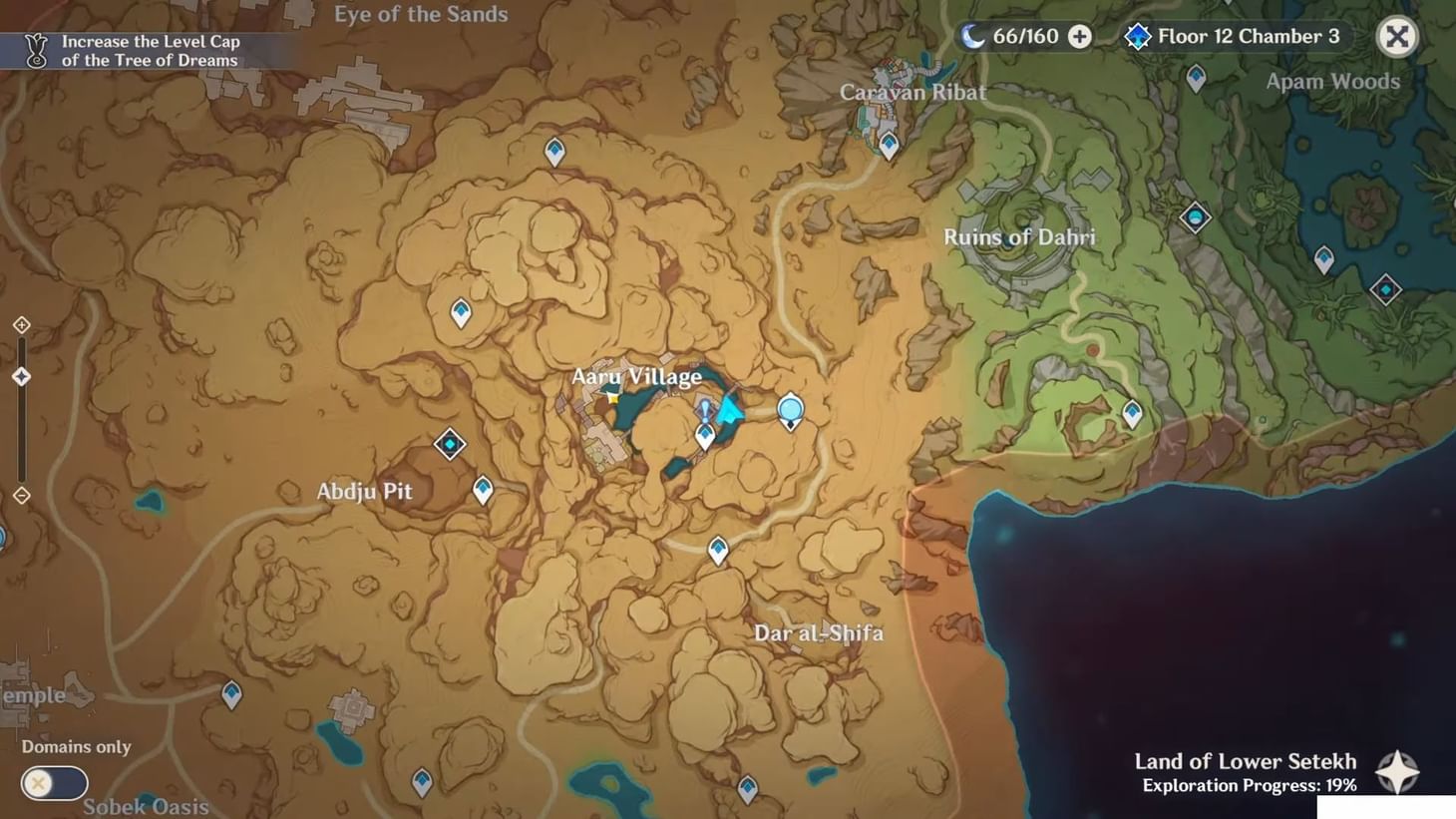Disable the Domains only toggle
Image resolution: width=1456 pixels, height=819 pixels.
tap(55, 783)
